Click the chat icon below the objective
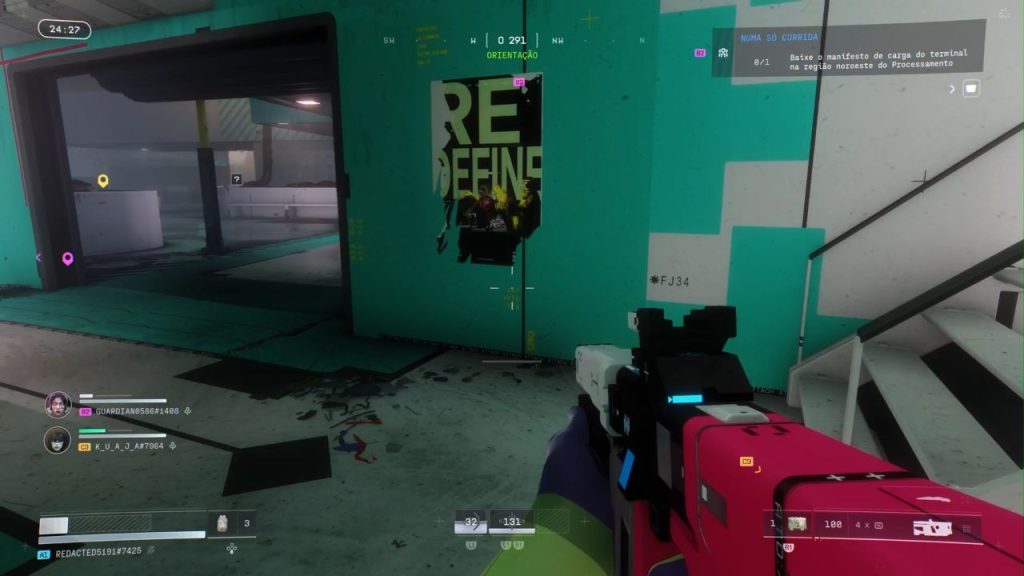Image resolution: width=1024 pixels, height=576 pixels. pos(970,89)
